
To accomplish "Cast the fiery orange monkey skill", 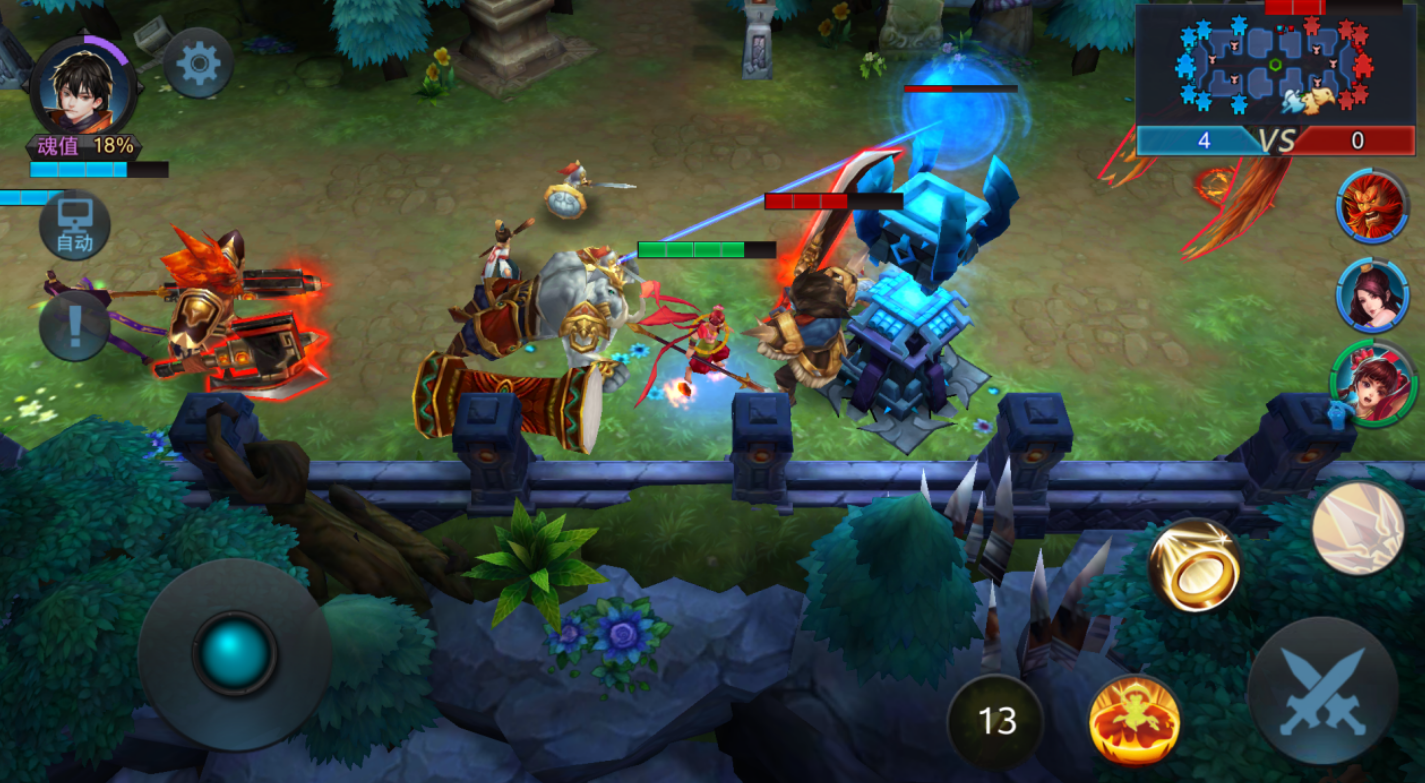I will point(1134,719).
